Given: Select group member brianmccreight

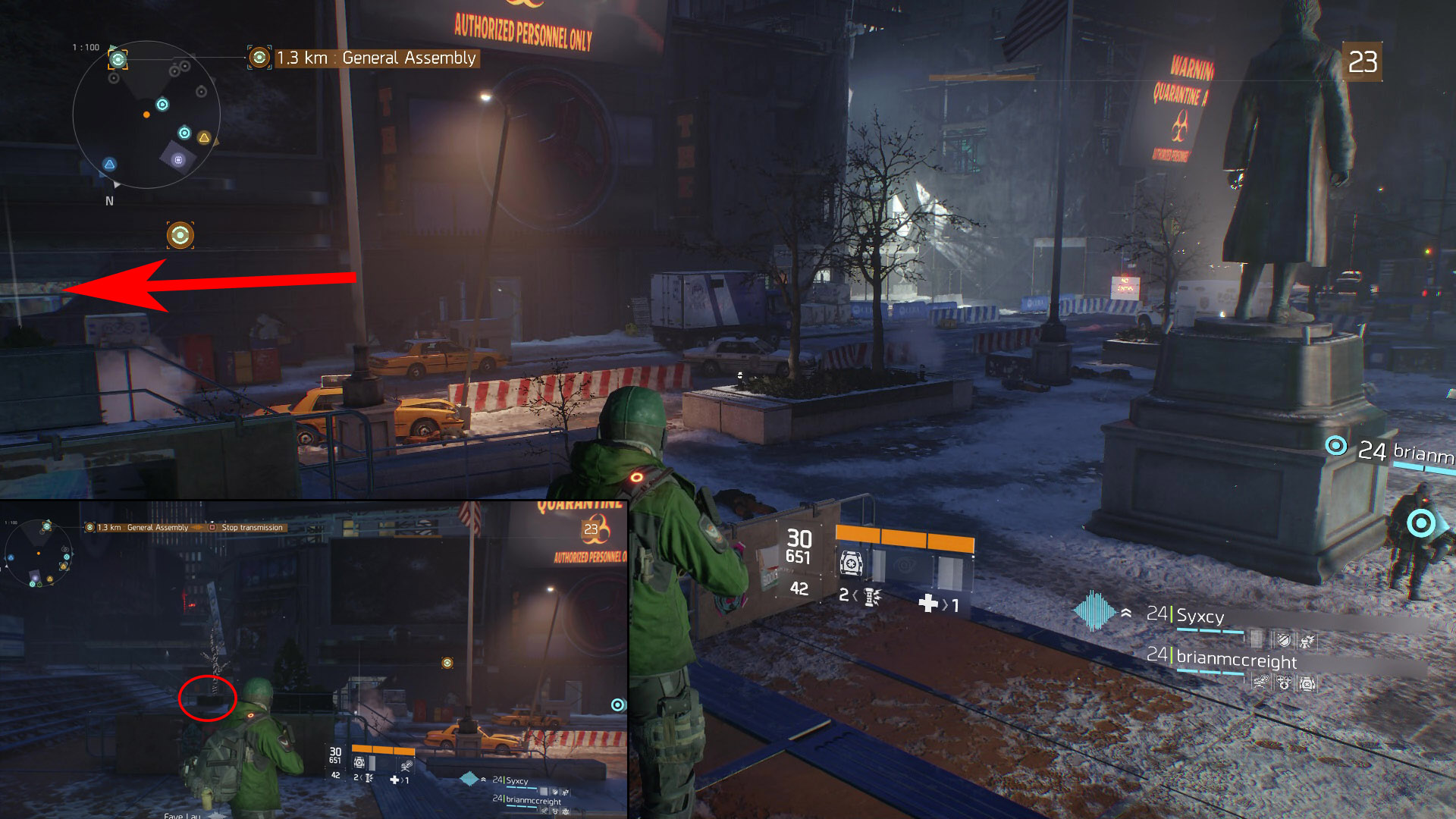Looking at the screenshot, I should (x=1235, y=660).
